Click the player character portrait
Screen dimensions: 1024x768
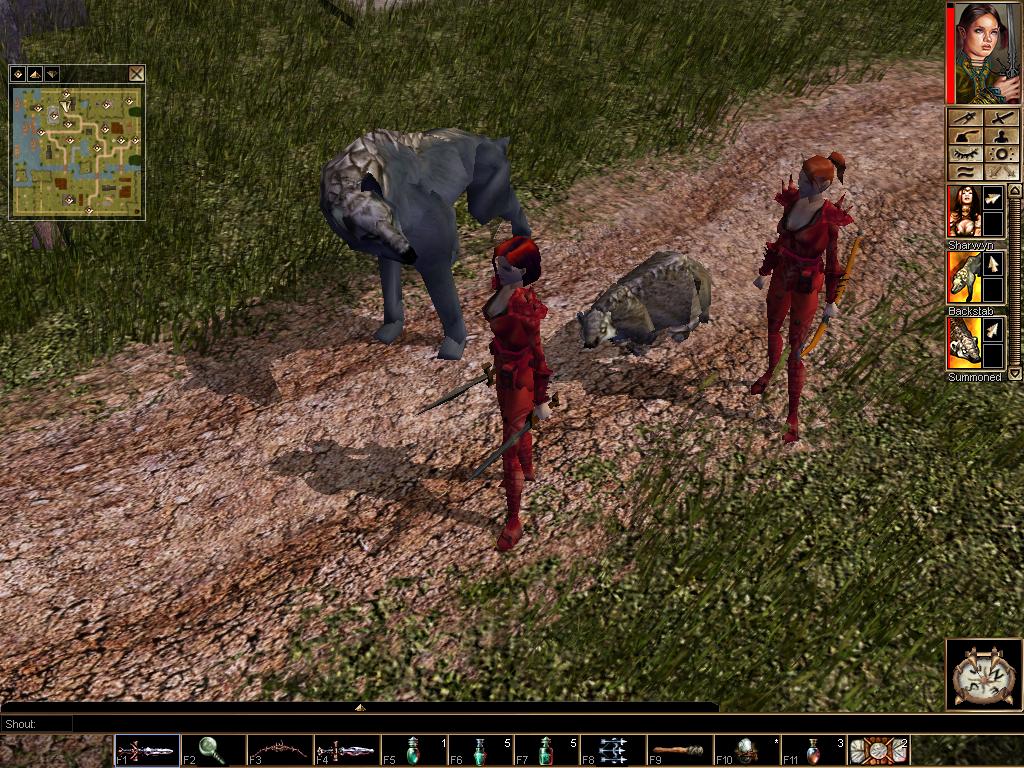pos(982,52)
